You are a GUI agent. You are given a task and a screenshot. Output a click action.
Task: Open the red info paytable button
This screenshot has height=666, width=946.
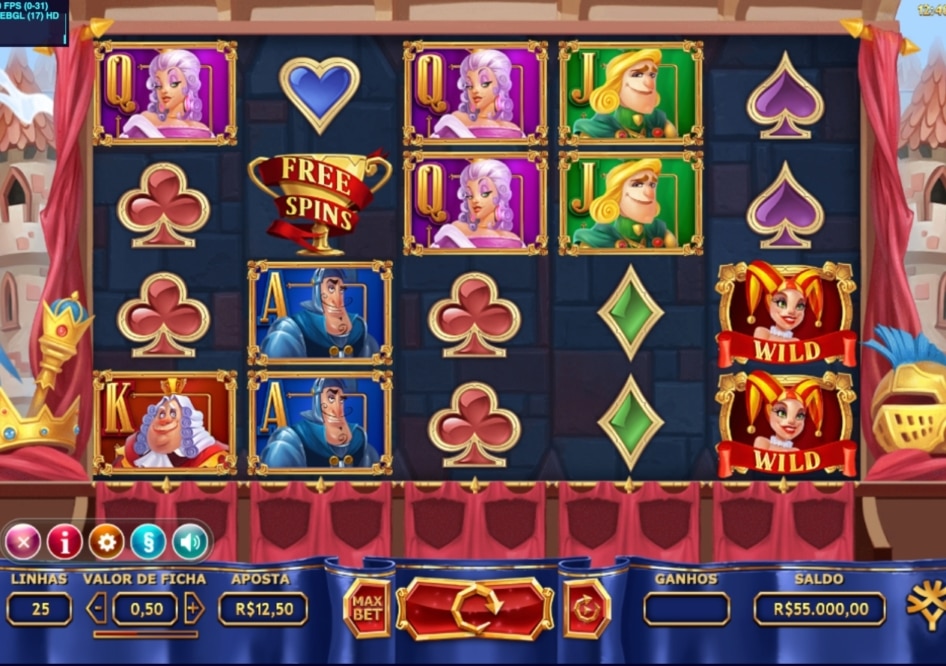click(65, 542)
